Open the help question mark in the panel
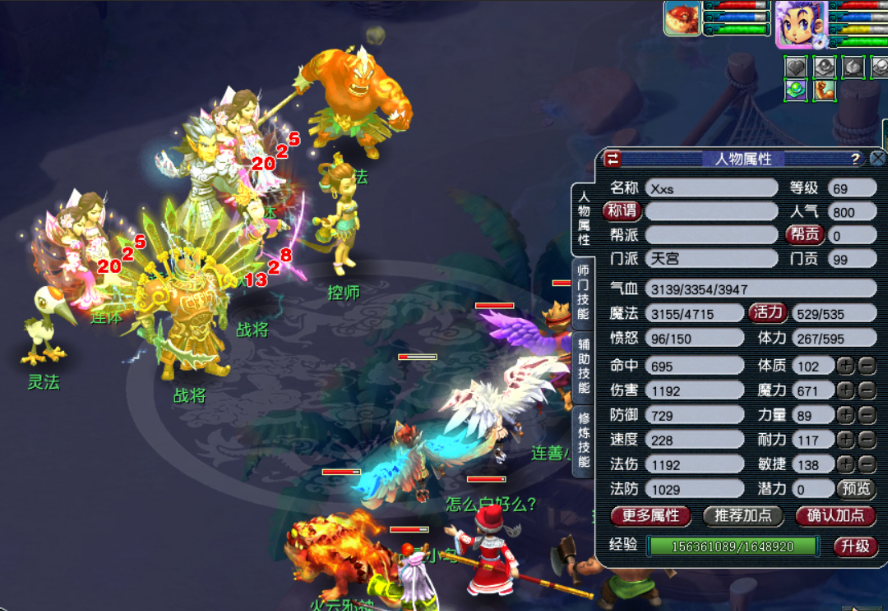The height and width of the screenshot is (611, 888). (x=855, y=159)
